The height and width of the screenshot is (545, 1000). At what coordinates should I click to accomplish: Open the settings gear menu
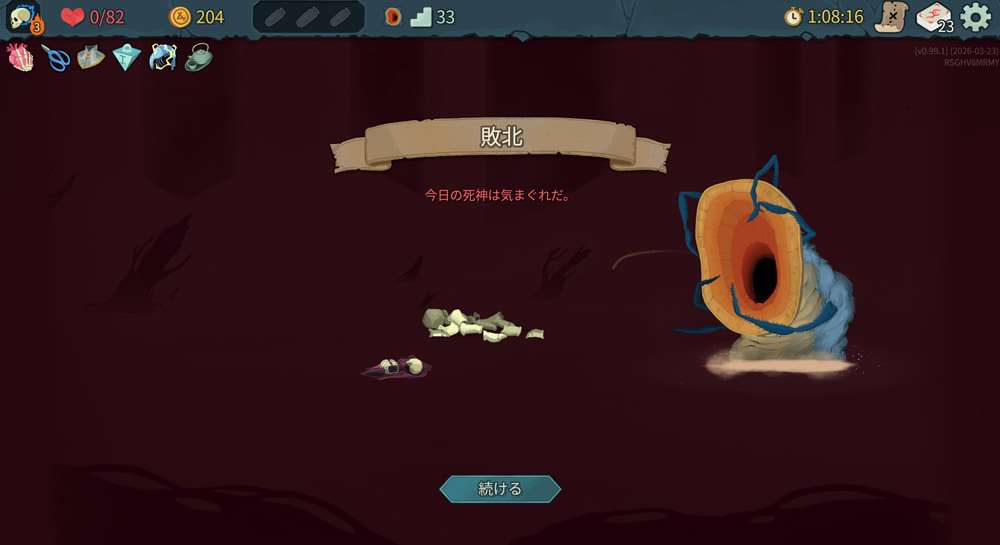coord(976,17)
